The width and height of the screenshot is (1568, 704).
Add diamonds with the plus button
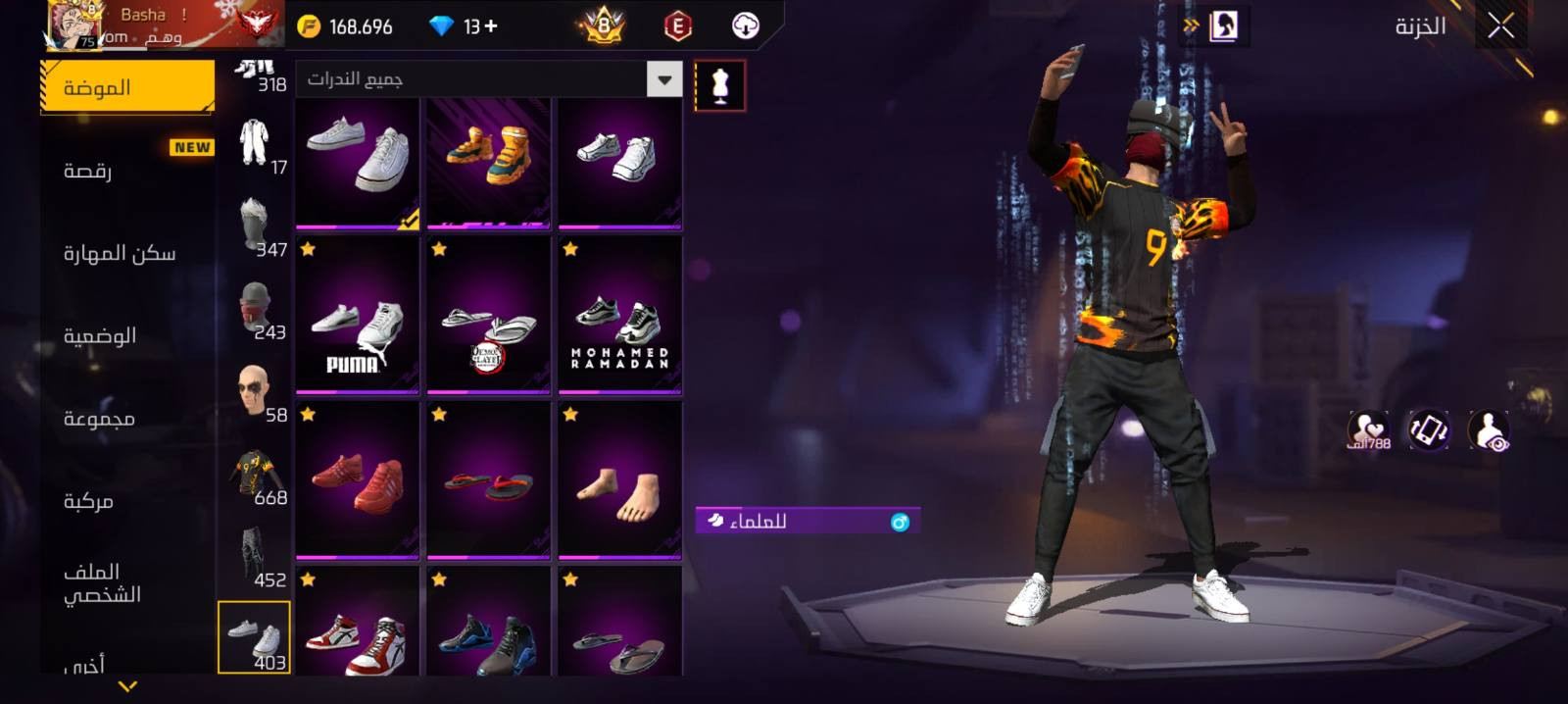[x=490, y=26]
